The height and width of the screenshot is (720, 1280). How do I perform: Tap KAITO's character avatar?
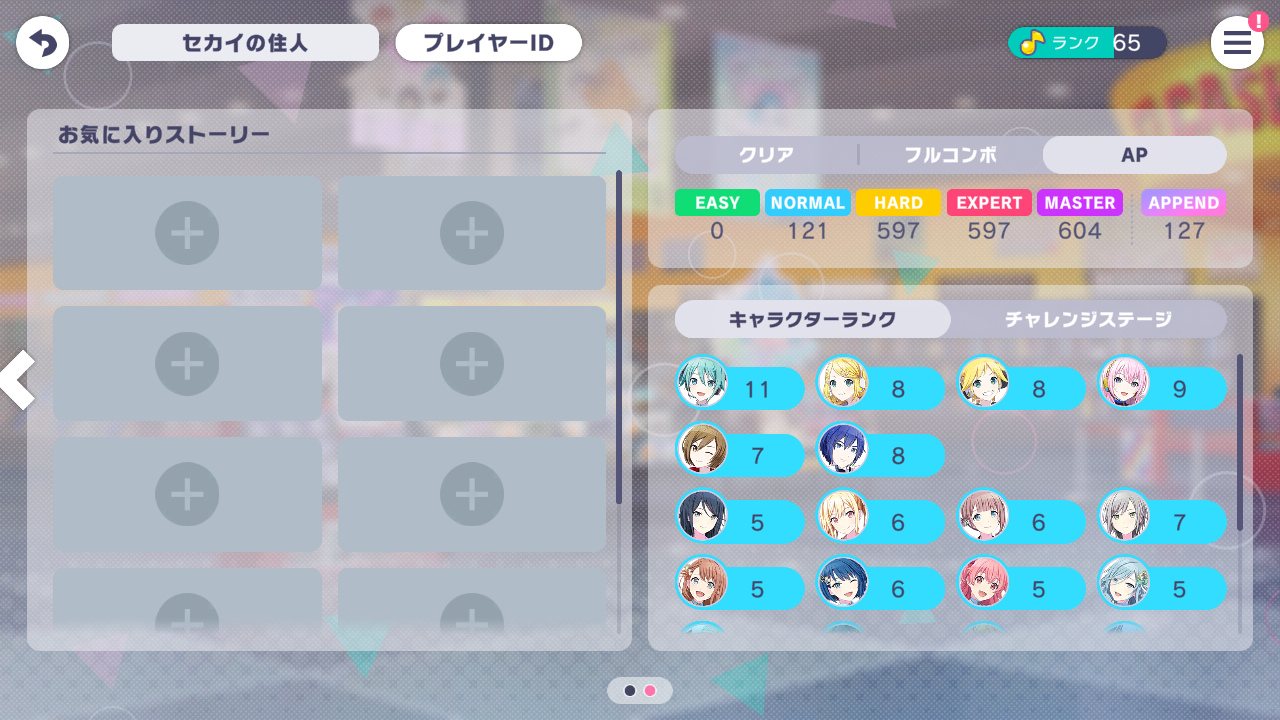843,455
